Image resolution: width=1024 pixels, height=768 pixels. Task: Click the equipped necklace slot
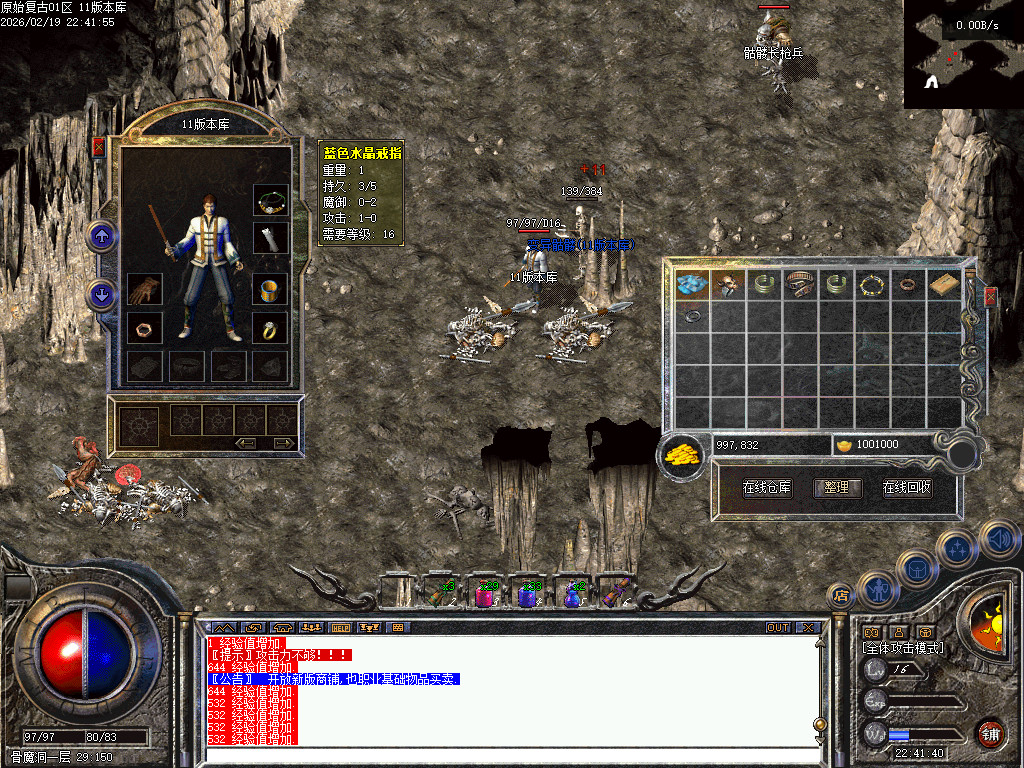(270, 202)
